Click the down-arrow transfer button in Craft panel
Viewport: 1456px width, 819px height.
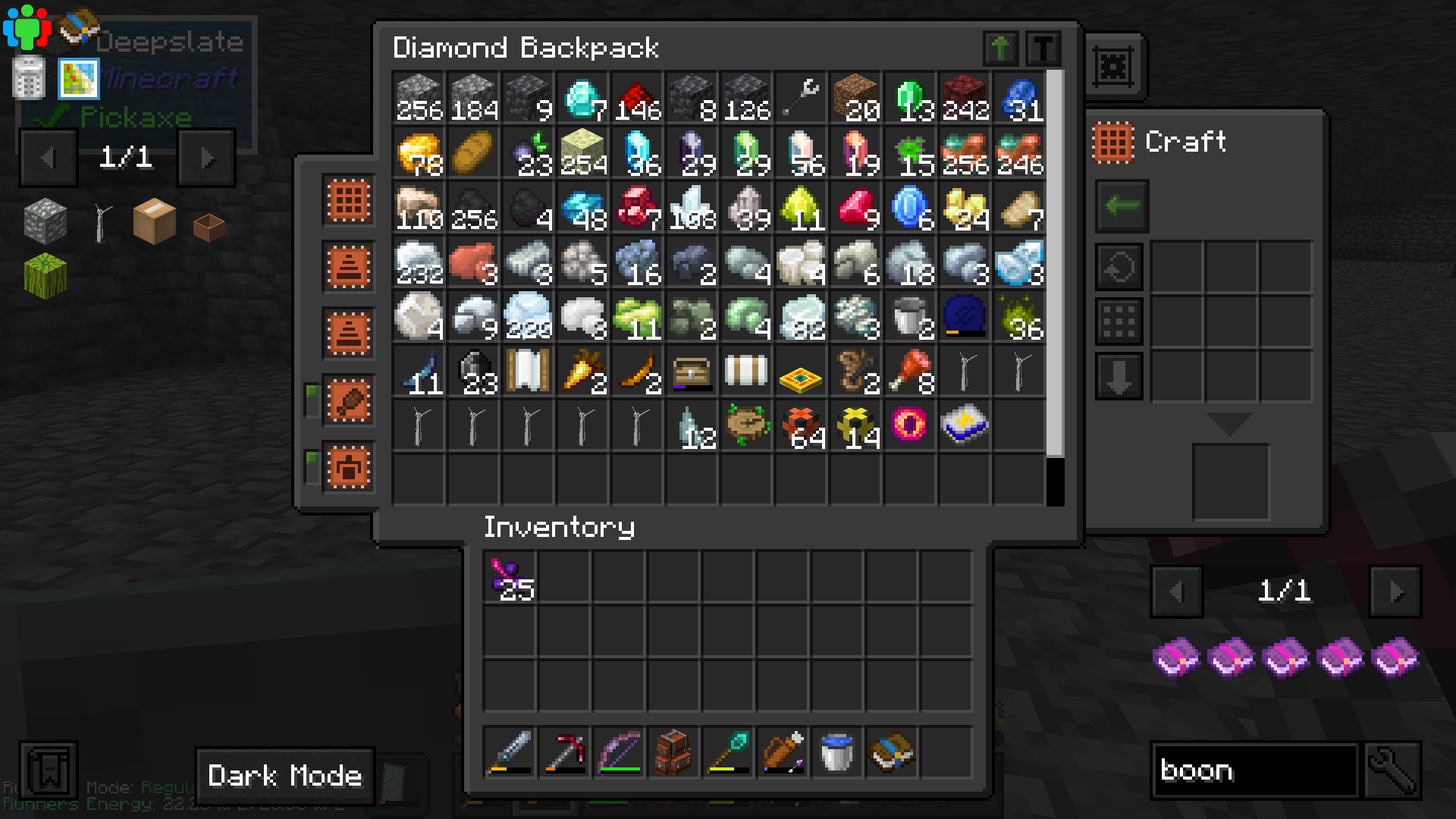point(1119,375)
